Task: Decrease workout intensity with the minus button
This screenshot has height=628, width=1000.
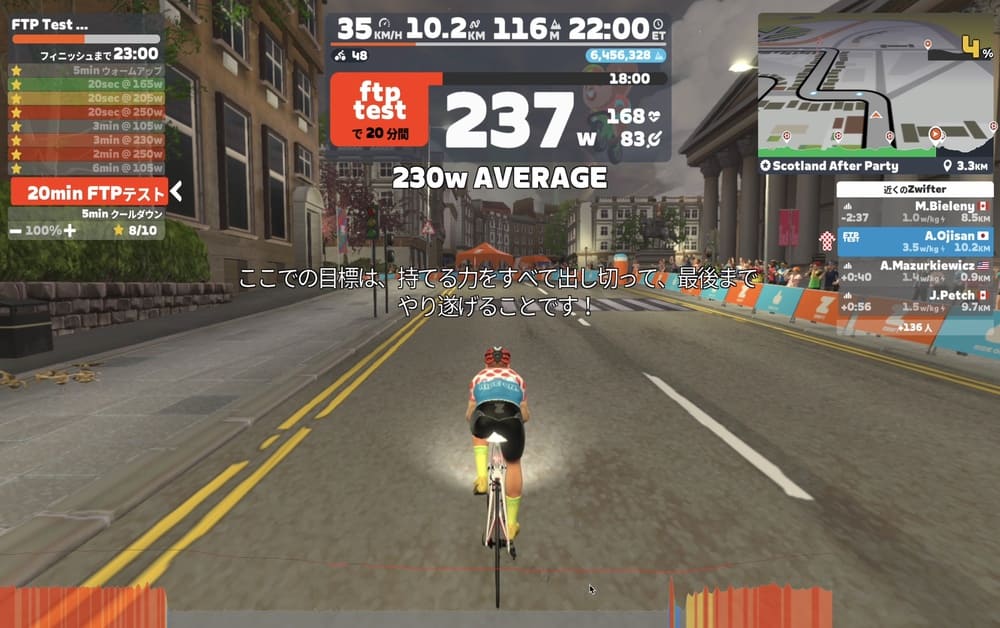Action: [17, 230]
